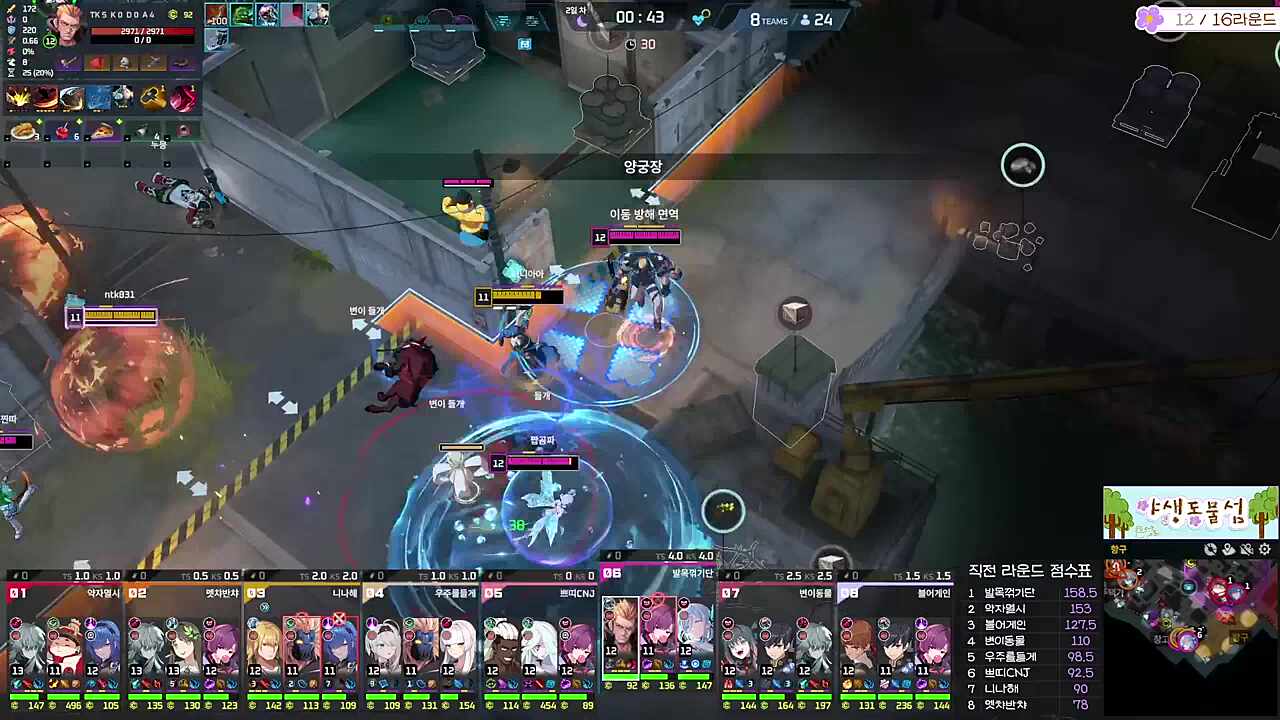Viewport: 1280px width, 720px height.
Task: Click the red megaphone equipment slot
Action: click(x=97, y=63)
